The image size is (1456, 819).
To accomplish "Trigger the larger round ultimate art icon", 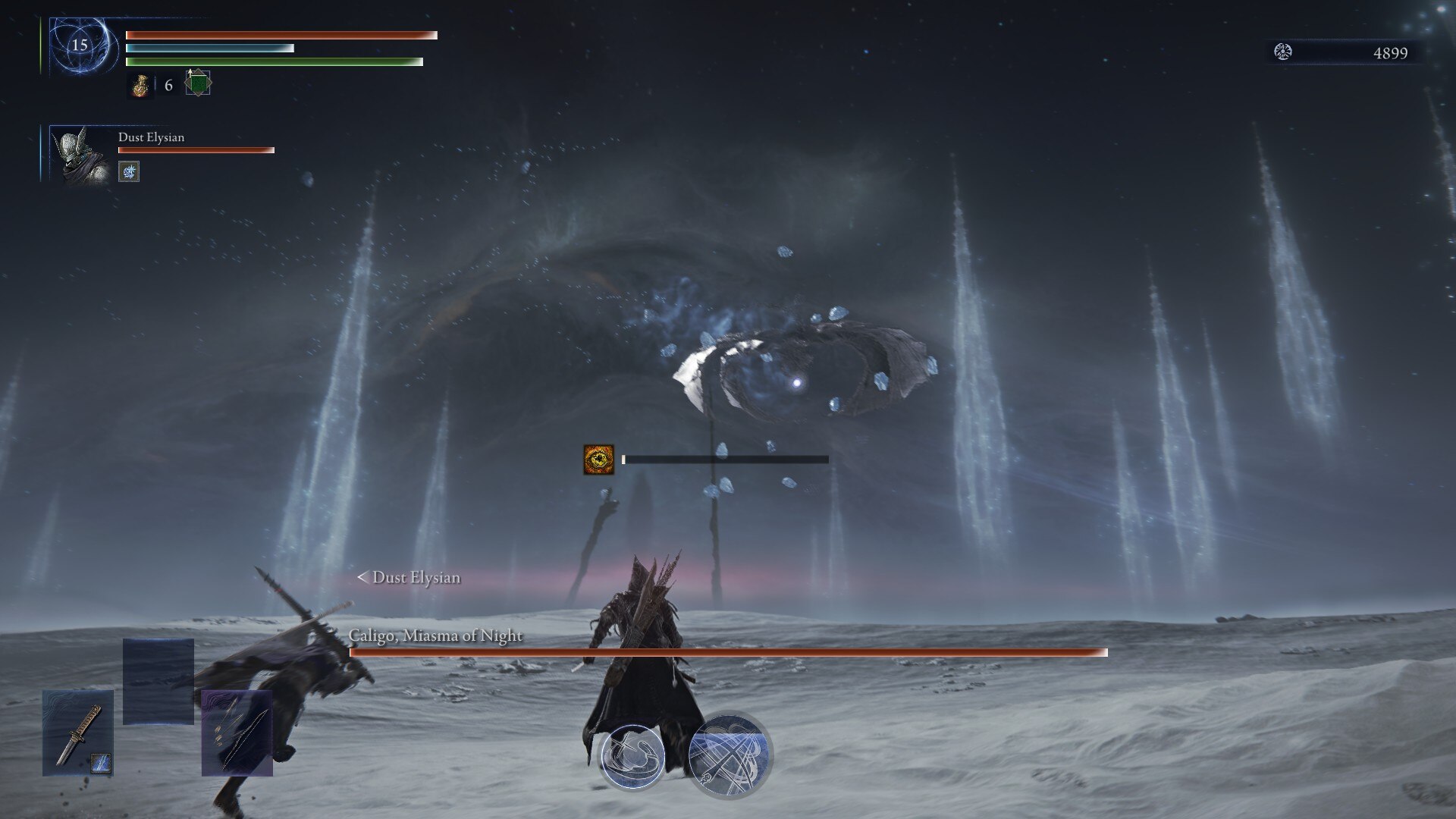I will click(x=730, y=754).
